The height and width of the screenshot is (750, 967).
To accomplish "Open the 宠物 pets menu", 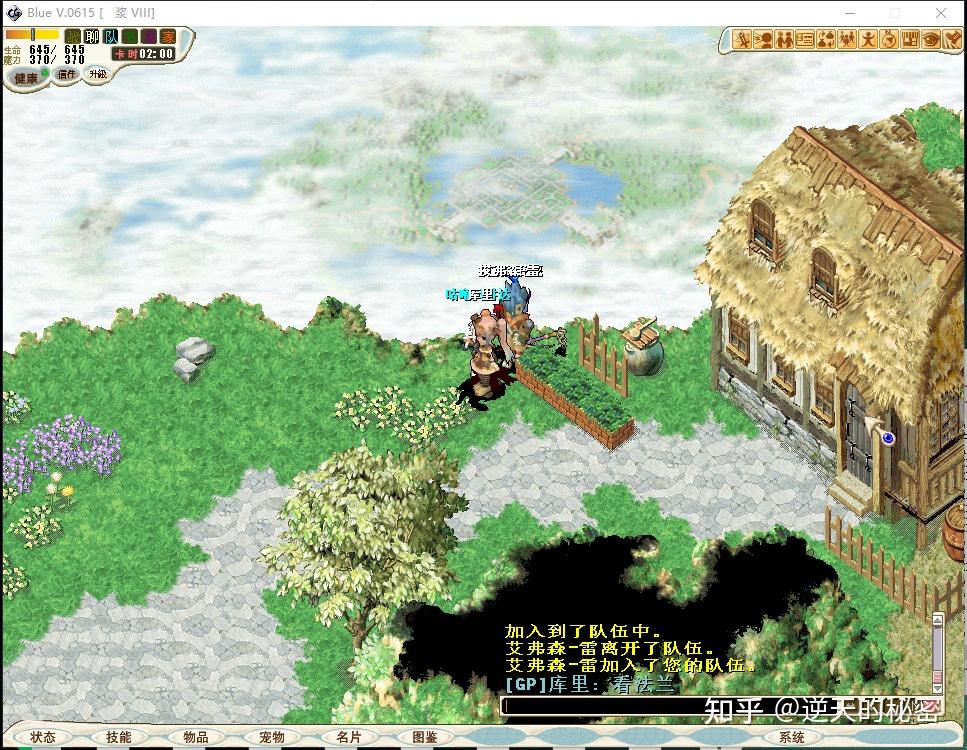I will coord(272,737).
